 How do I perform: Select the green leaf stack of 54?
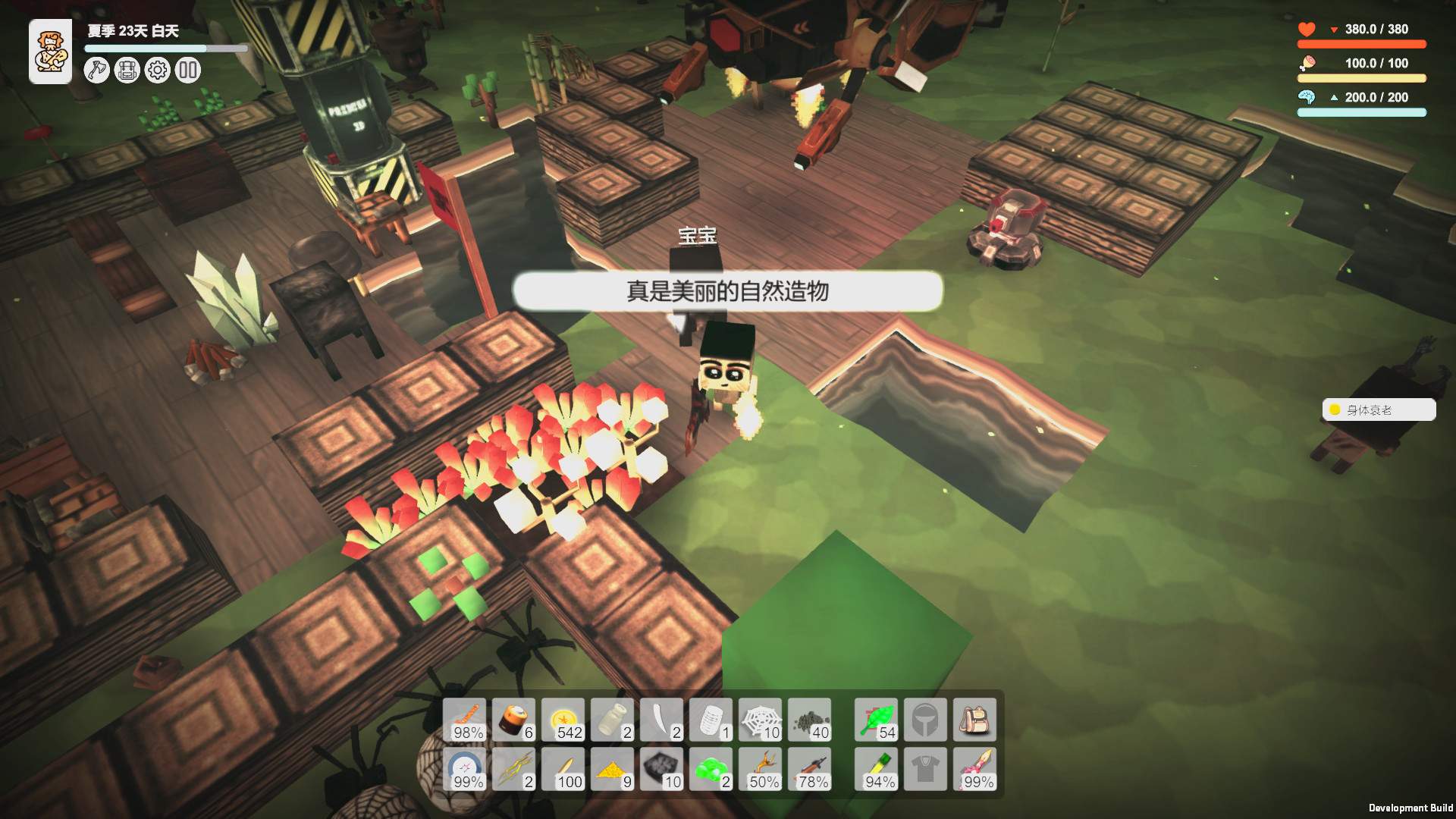click(876, 719)
